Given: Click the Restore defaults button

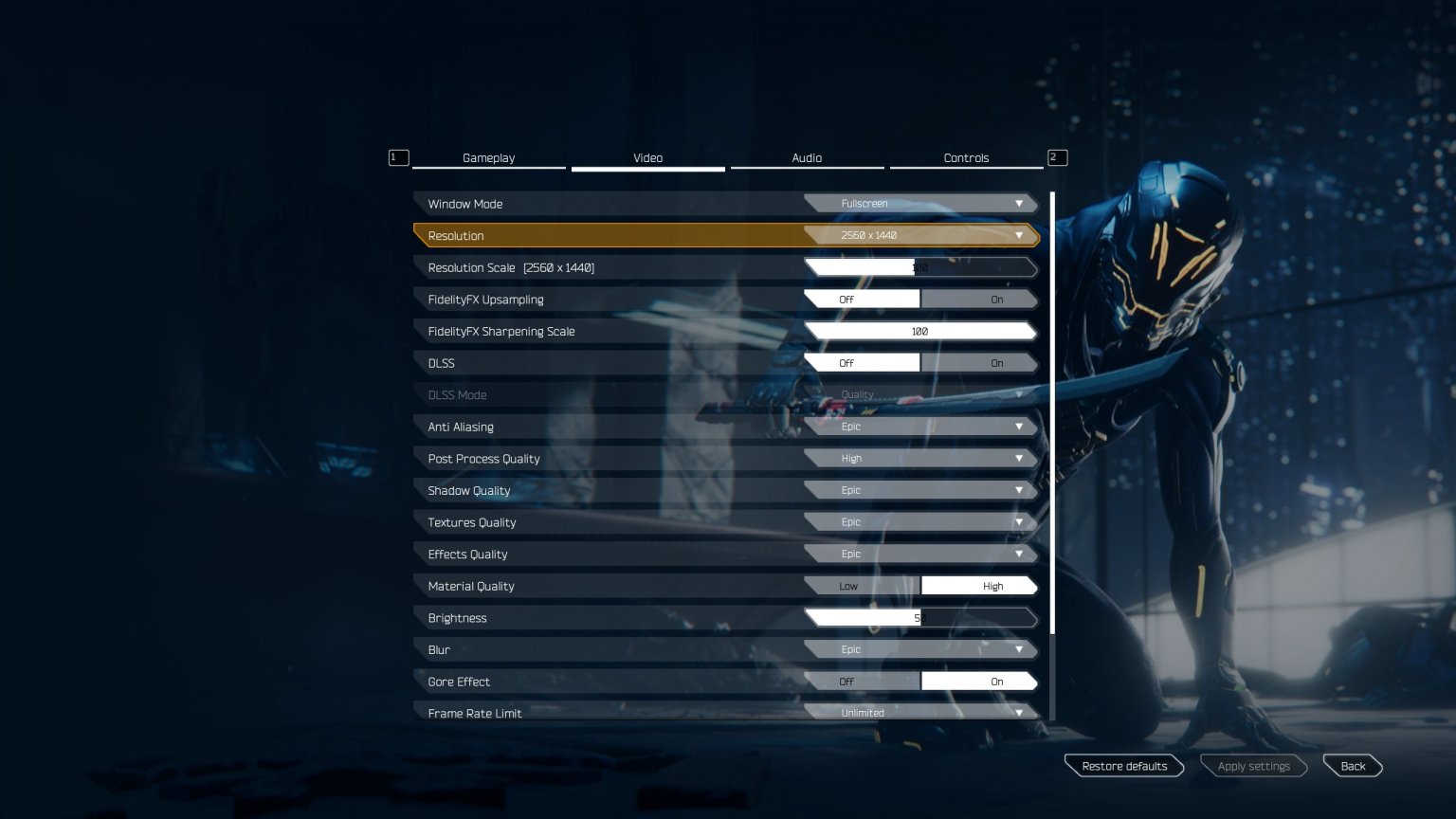Looking at the screenshot, I should [1123, 765].
